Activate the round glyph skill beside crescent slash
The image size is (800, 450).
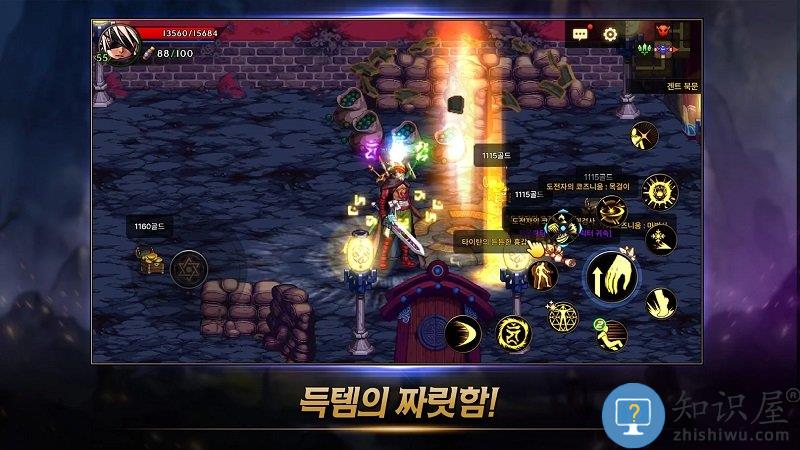tap(513, 333)
